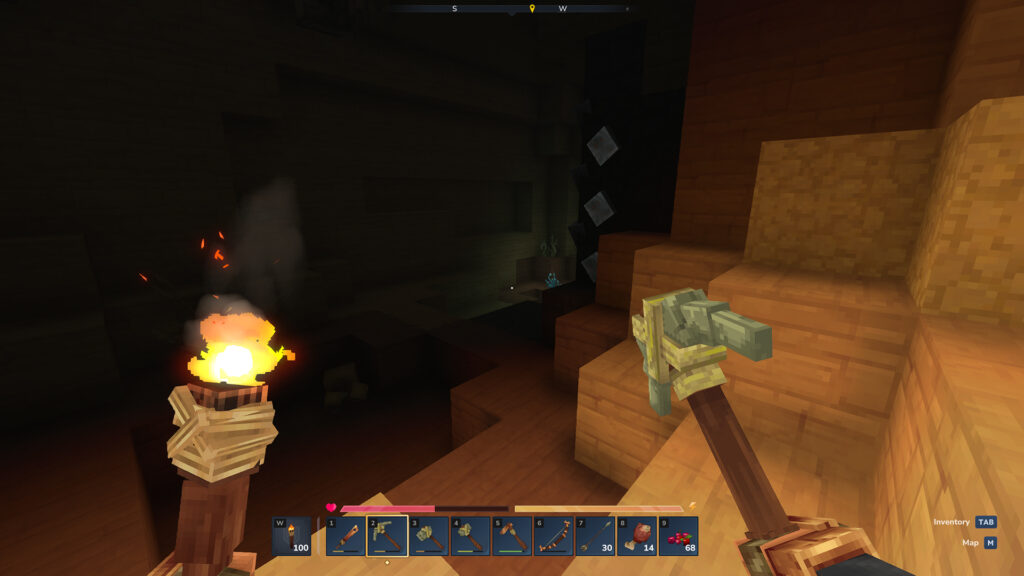Click the yellow waypoint marker on the compass
Image resolution: width=1024 pixels, height=576 pixels.
coord(532,9)
